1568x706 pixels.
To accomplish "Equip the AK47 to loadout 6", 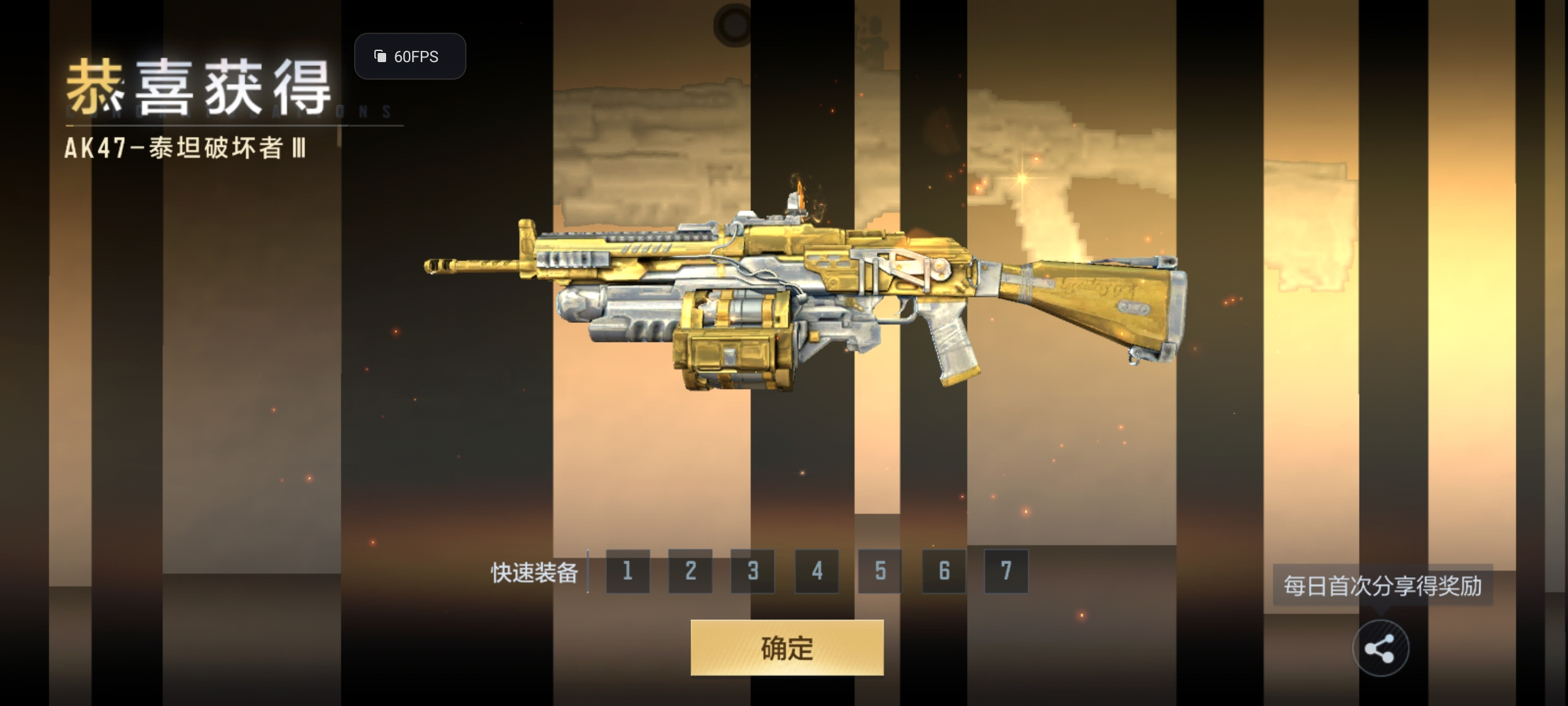I will tap(944, 571).
